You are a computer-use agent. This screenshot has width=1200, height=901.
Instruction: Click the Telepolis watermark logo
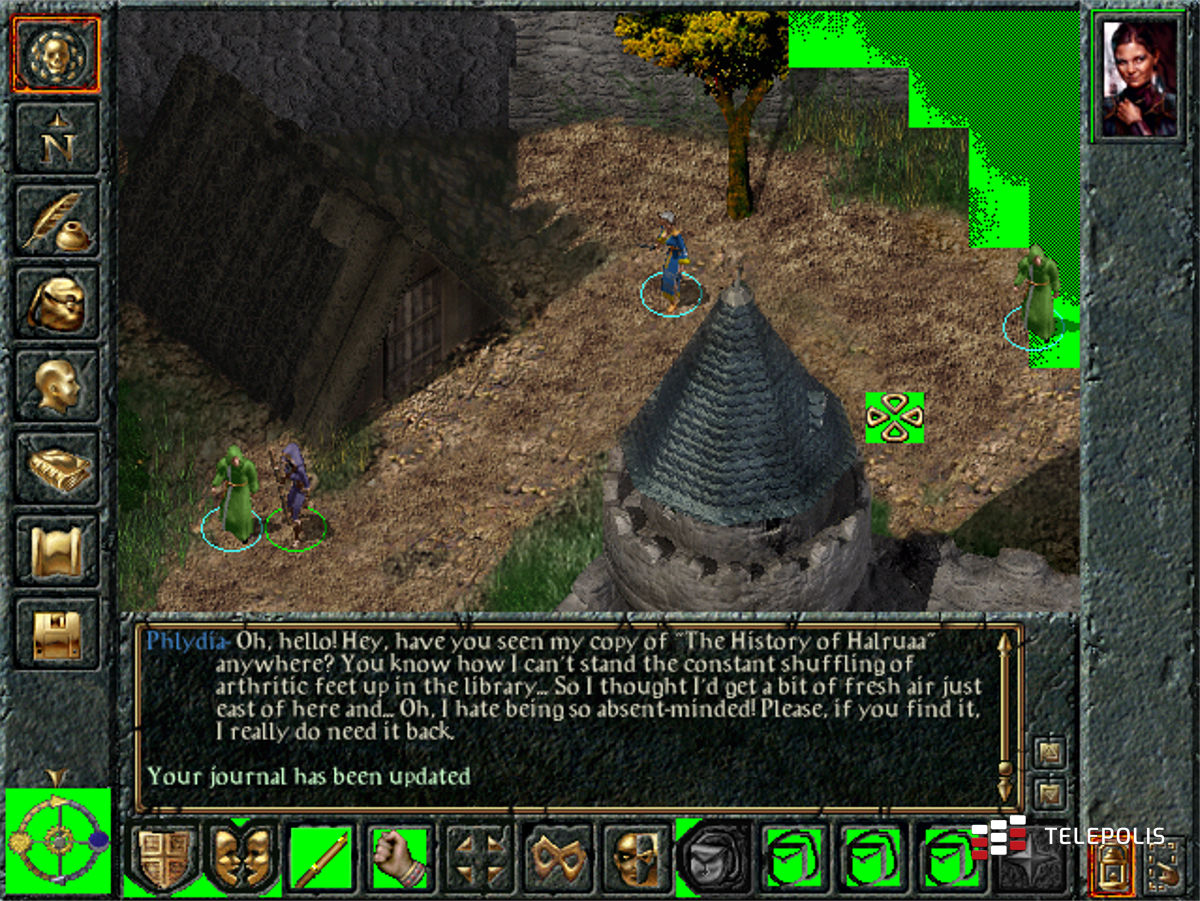1068,836
